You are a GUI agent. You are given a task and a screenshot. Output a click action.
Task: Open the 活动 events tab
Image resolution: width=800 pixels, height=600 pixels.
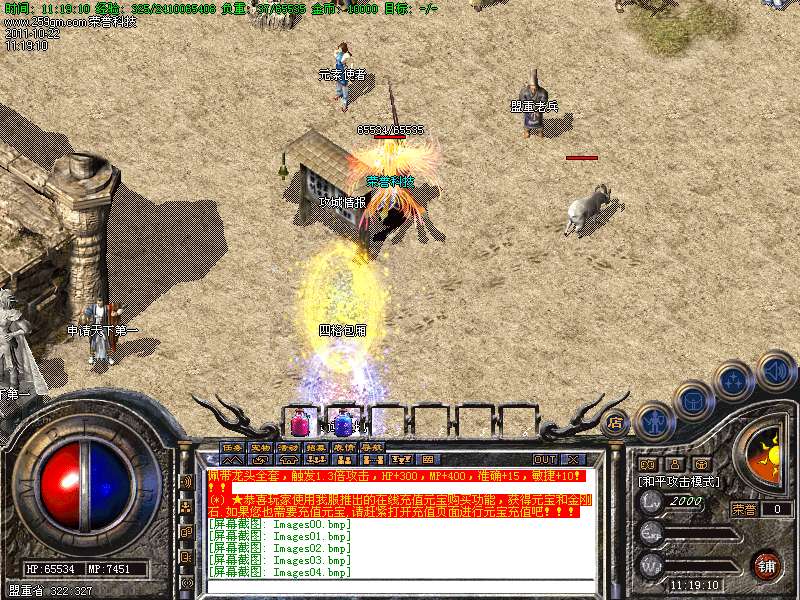point(288,447)
